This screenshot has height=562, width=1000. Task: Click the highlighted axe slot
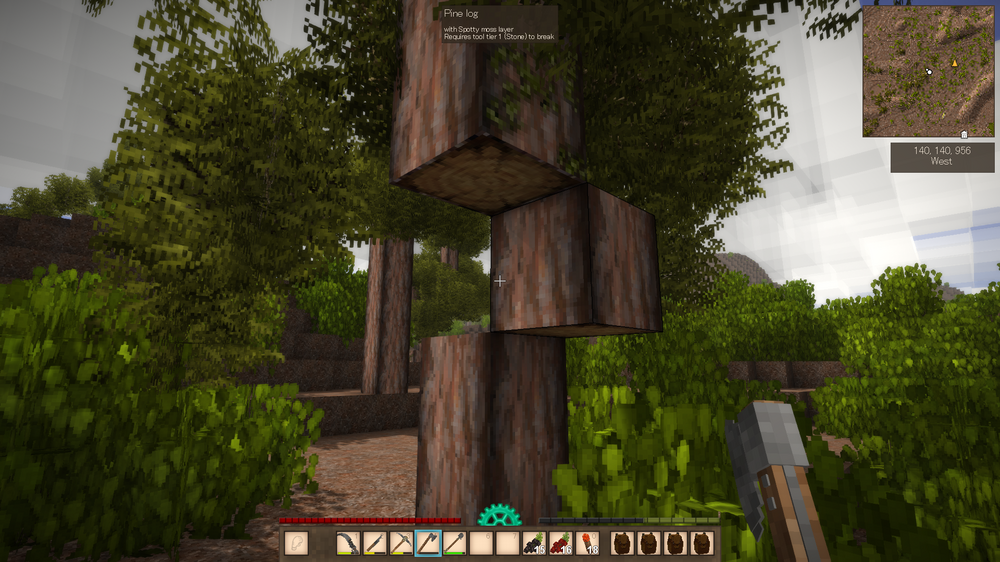pyautogui.click(x=428, y=543)
